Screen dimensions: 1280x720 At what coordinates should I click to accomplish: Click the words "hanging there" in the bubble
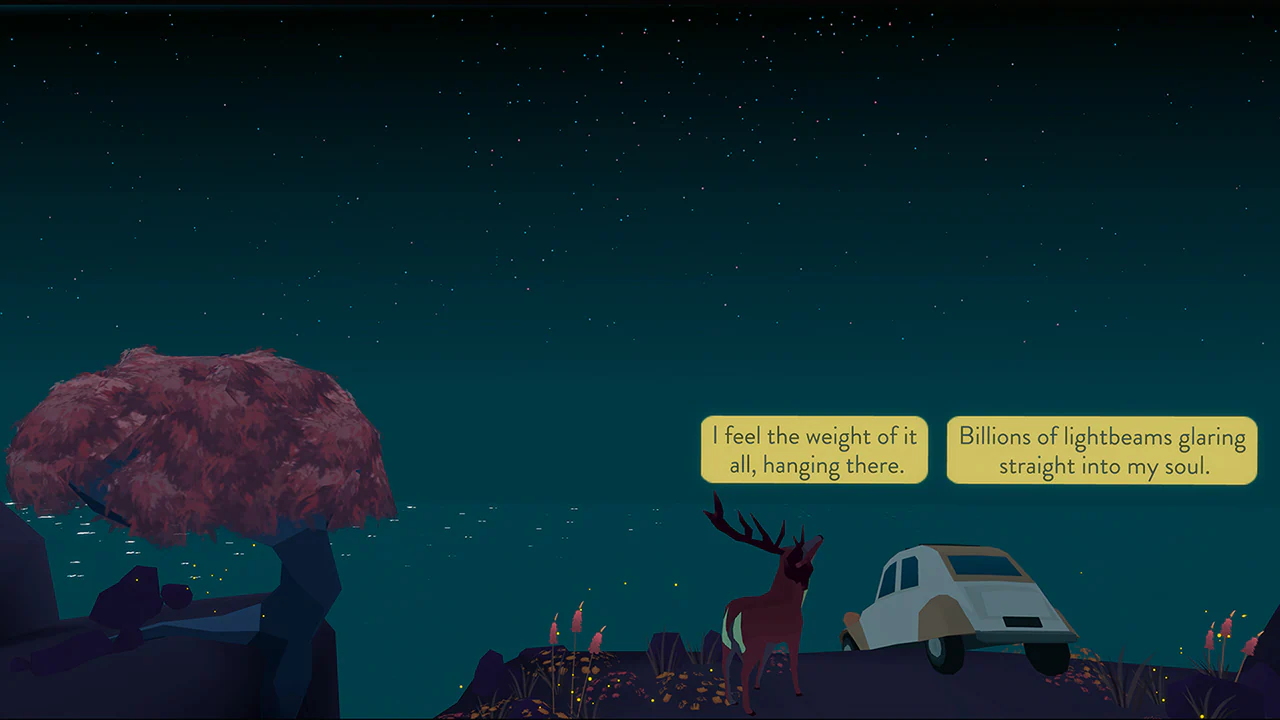pyautogui.click(x=836, y=466)
